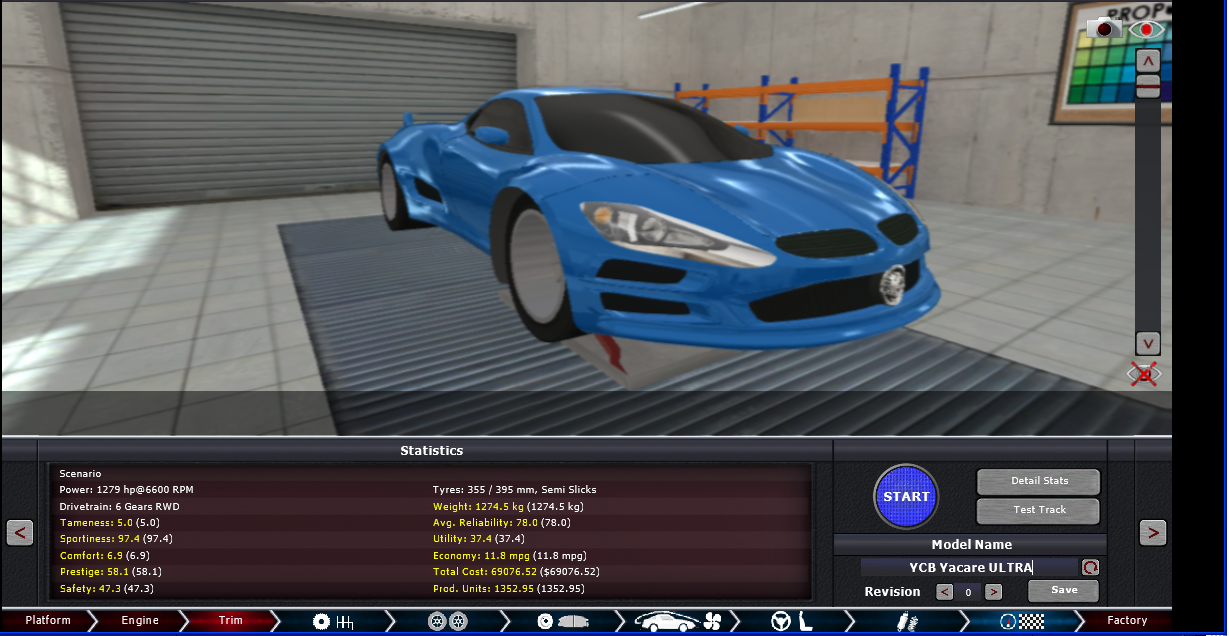Click the crossed-out eye hide icon
The image size is (1229, 636).
click(x=1145, y=374)
